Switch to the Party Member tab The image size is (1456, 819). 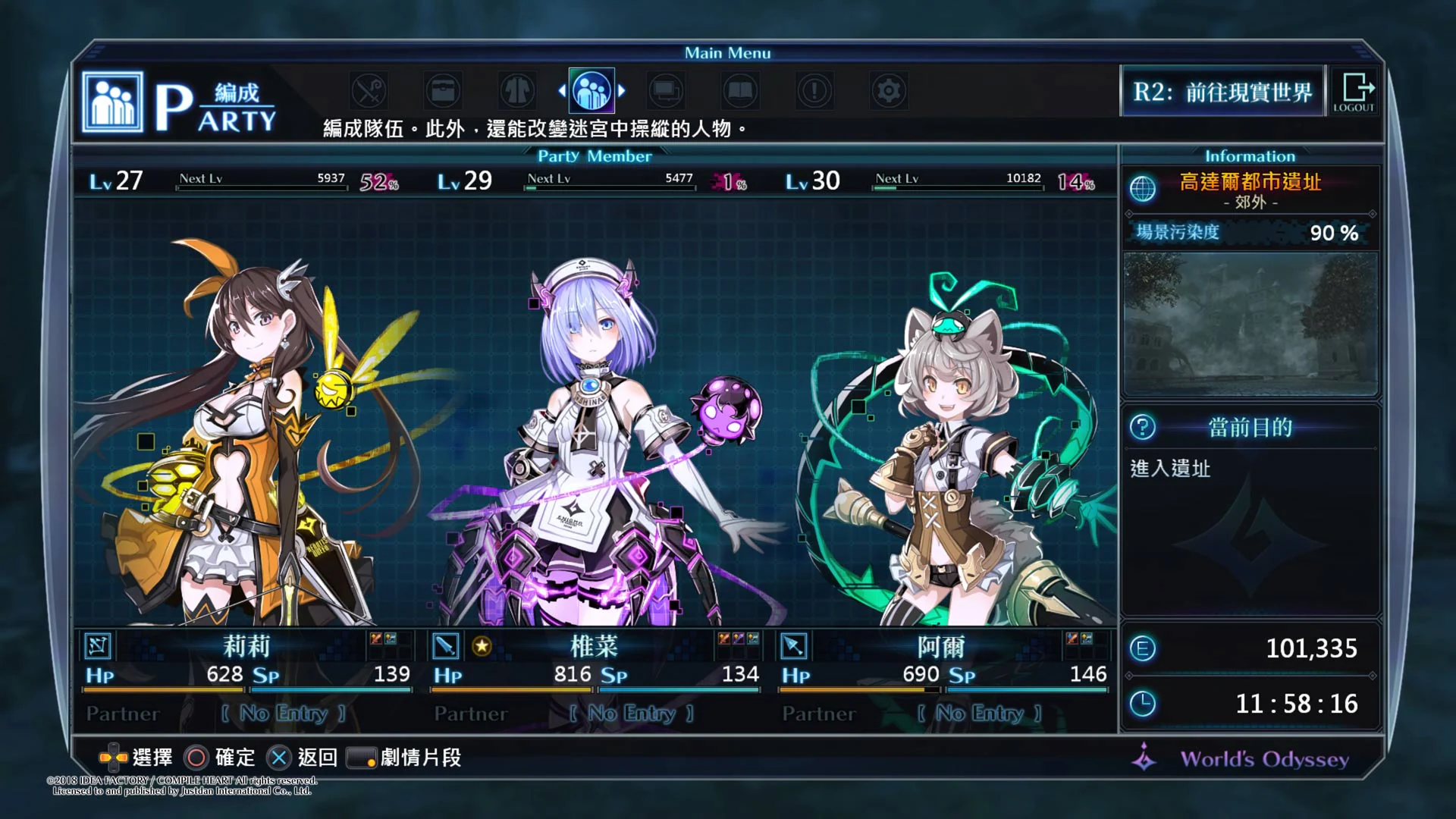pyautogui.click(x=594, y=155)
